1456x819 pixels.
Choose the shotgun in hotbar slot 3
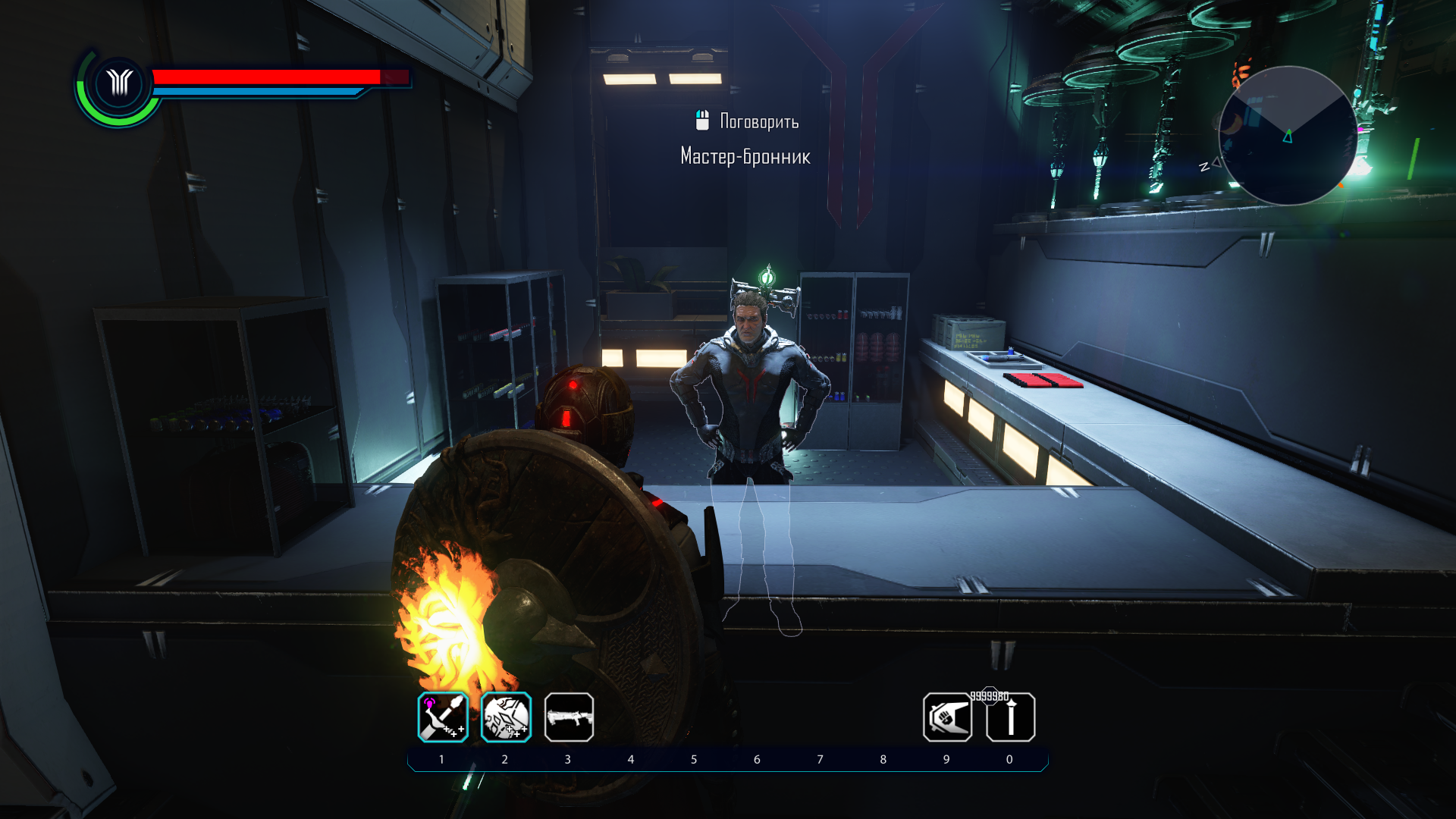pyautogui.click(x=569, y=717)
